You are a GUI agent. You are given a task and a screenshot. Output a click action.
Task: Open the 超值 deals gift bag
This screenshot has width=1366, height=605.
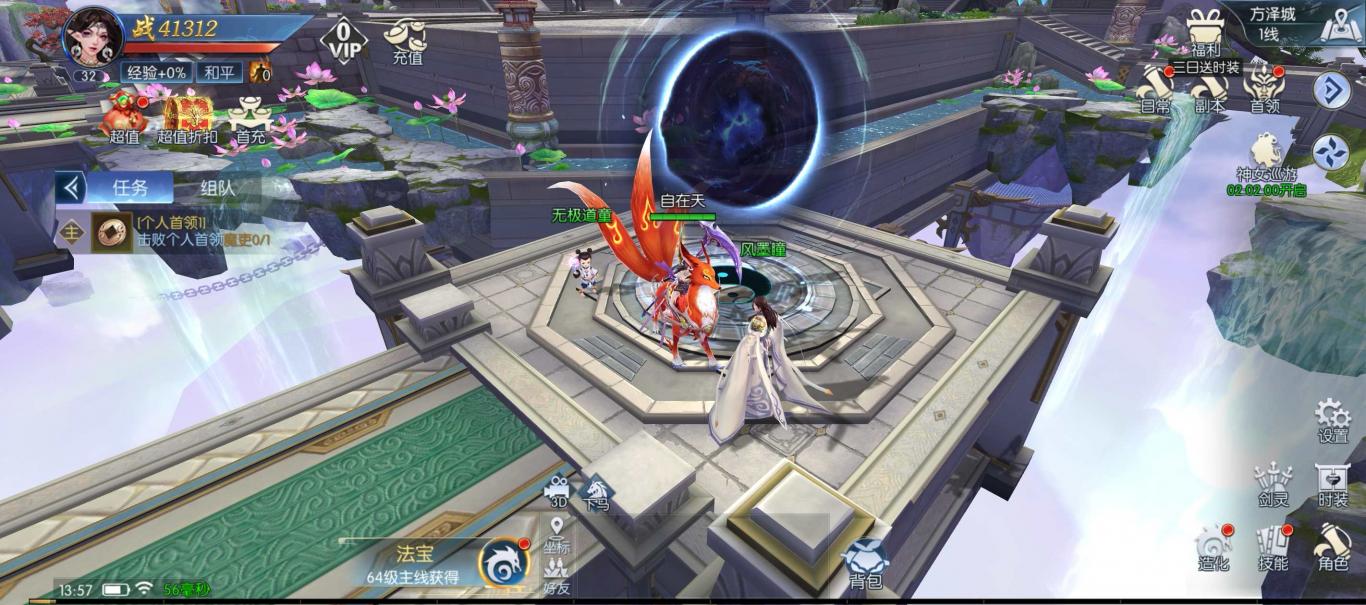[x=125, y=115]
